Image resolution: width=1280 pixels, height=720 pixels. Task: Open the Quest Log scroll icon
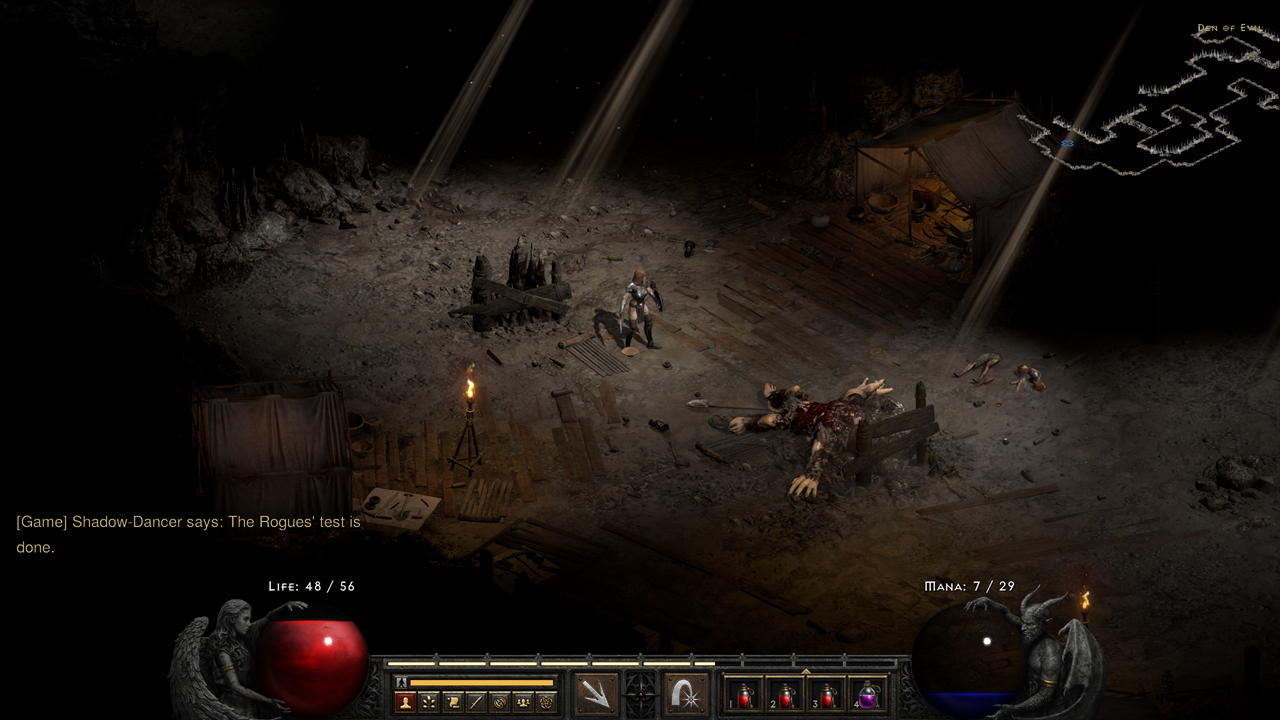tap(452, 701)
